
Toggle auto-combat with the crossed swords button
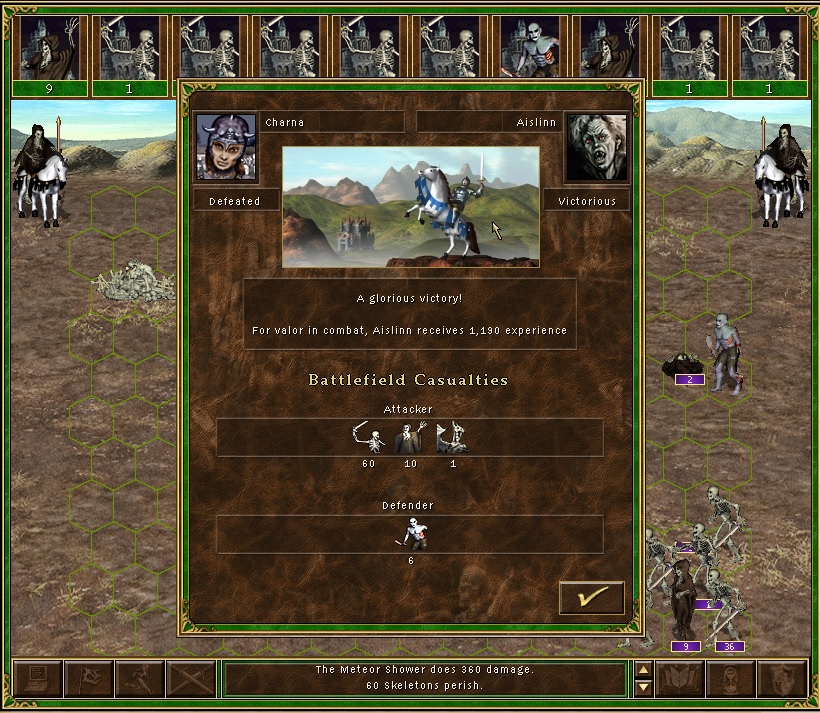(190, 679)
